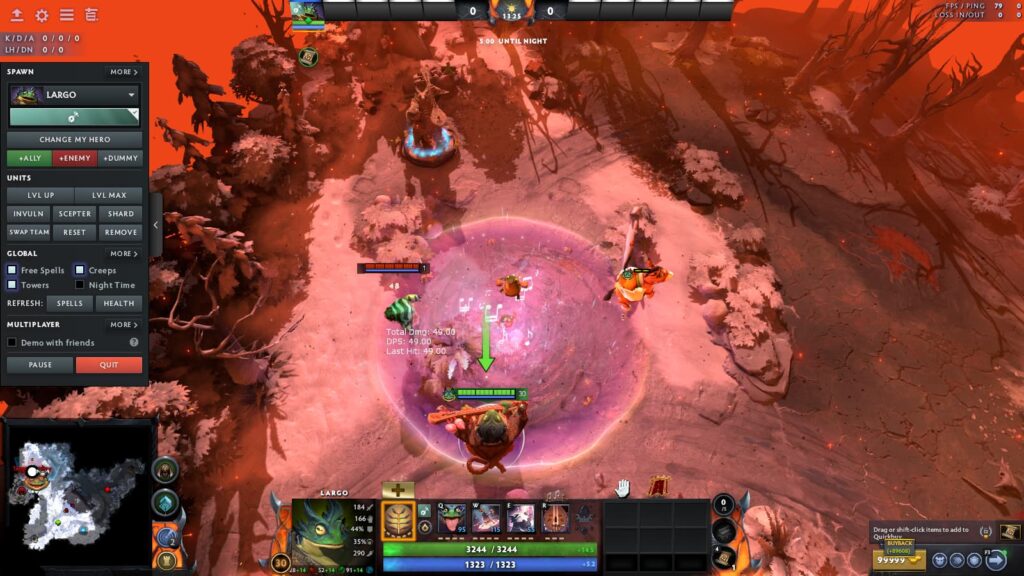Spawn an allied hero with +Ally
The height and width of the screenshot is (576, 1024).
tap(29, 158)
